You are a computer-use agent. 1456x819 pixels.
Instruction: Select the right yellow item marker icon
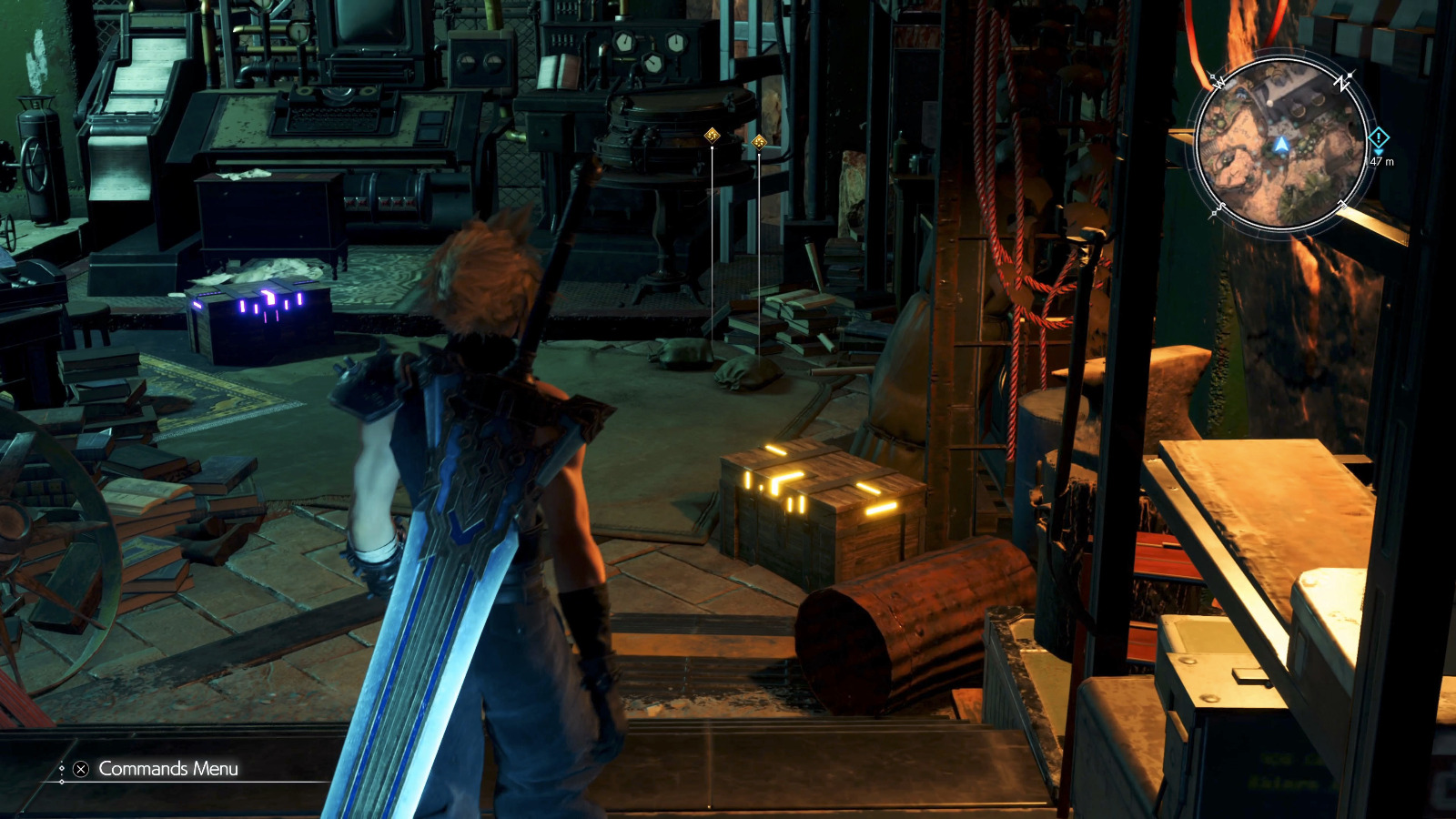point(760,141)
